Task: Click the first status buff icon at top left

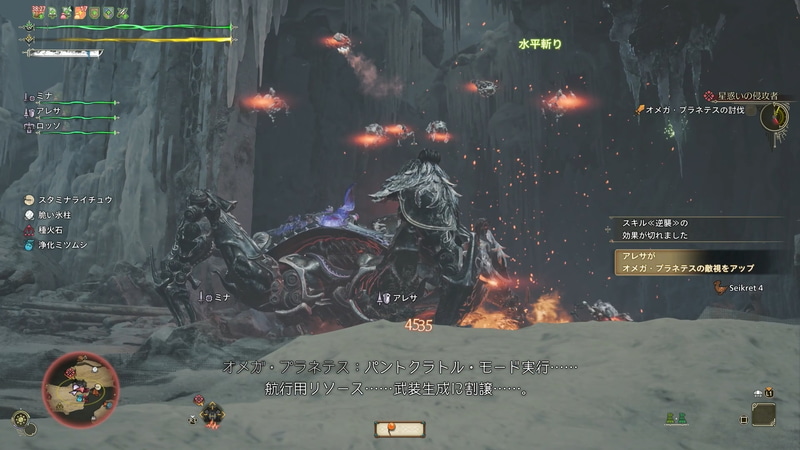Action: [x=40, y=10]
